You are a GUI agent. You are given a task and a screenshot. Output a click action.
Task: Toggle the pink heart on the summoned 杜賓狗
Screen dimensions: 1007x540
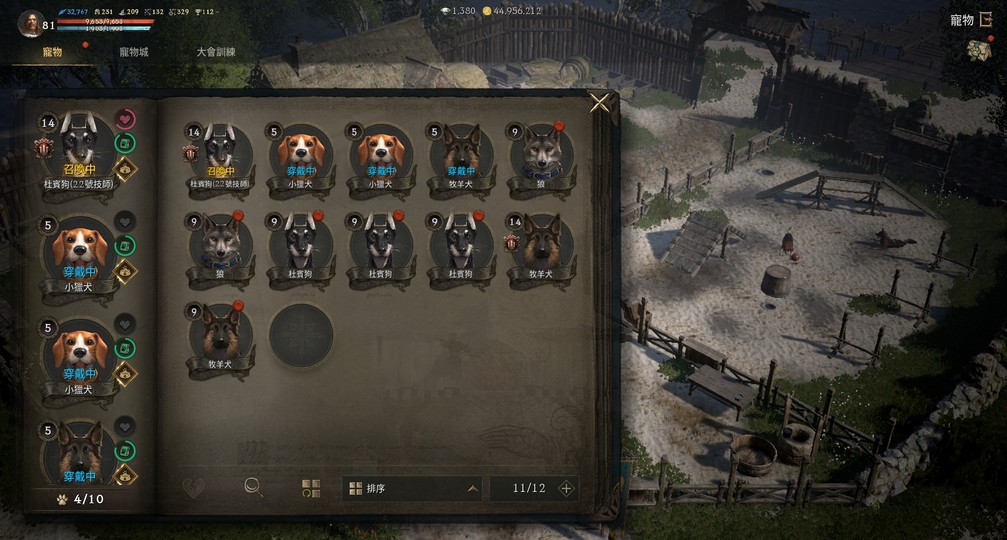point(125,120)
